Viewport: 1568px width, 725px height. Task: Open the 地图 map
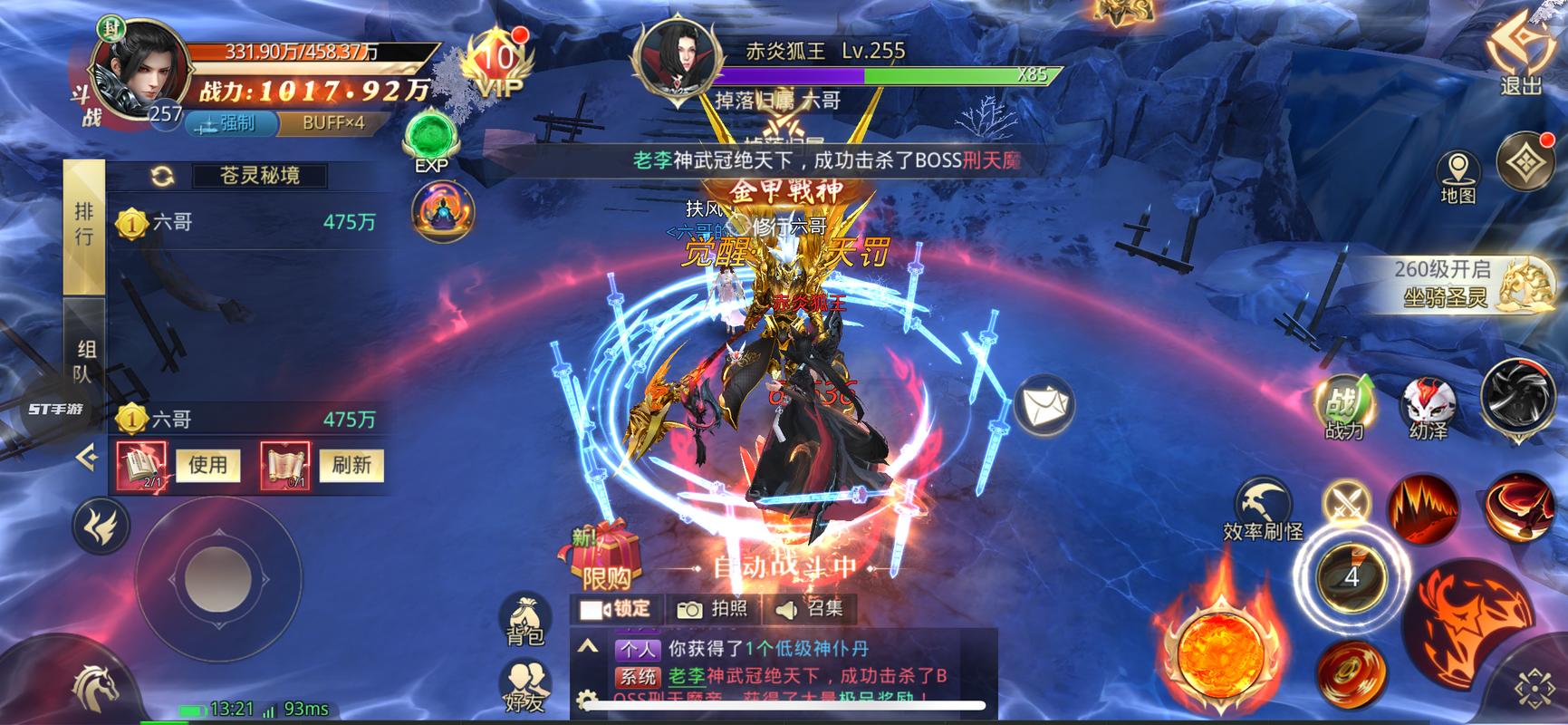[1457, 177]
